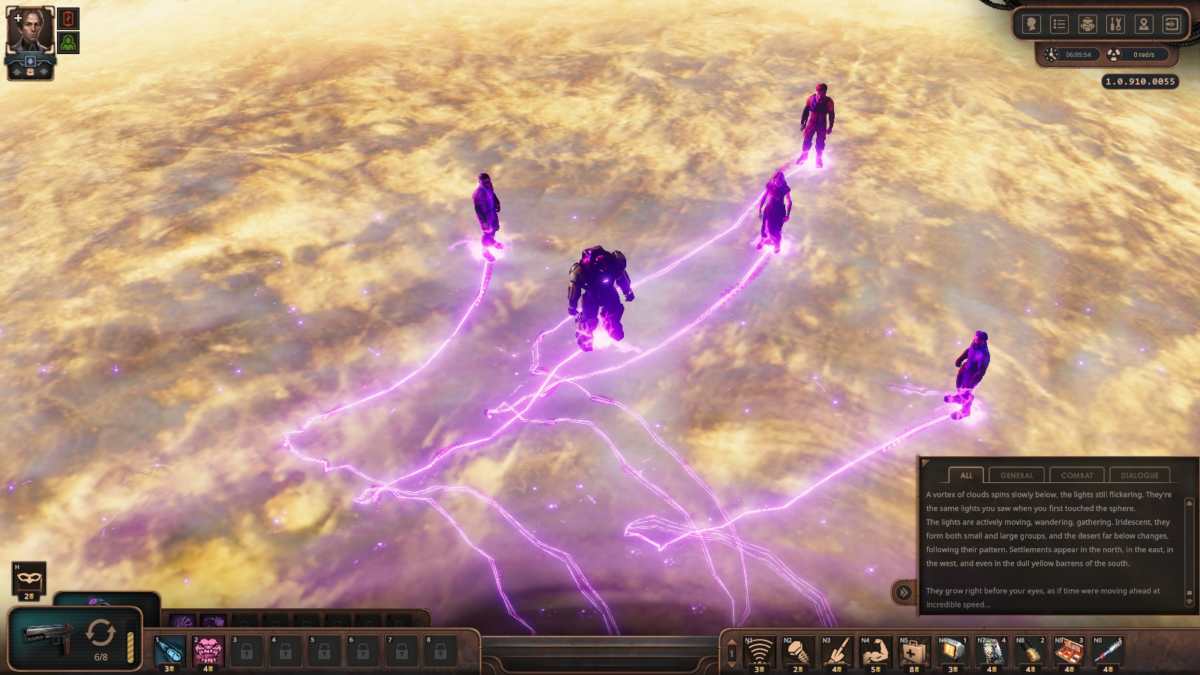Use the flexed arm brute force skill
The width and height of the screenshot is (1200, 675).
click(876, 650)
